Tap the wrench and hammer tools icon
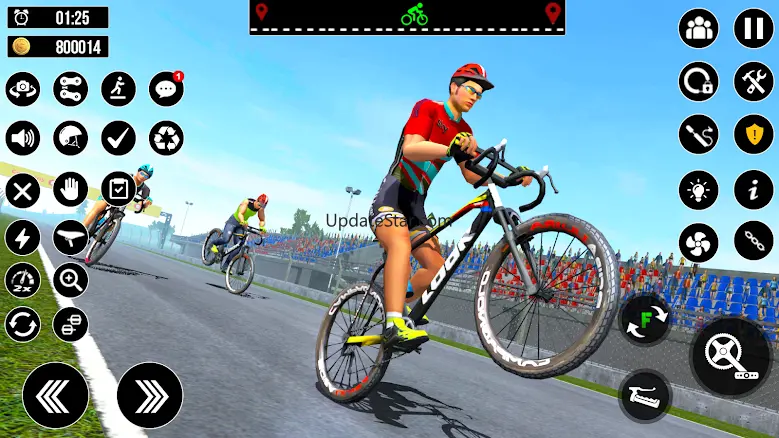Screen dimensions: 779x438 (x=754, y=81)
